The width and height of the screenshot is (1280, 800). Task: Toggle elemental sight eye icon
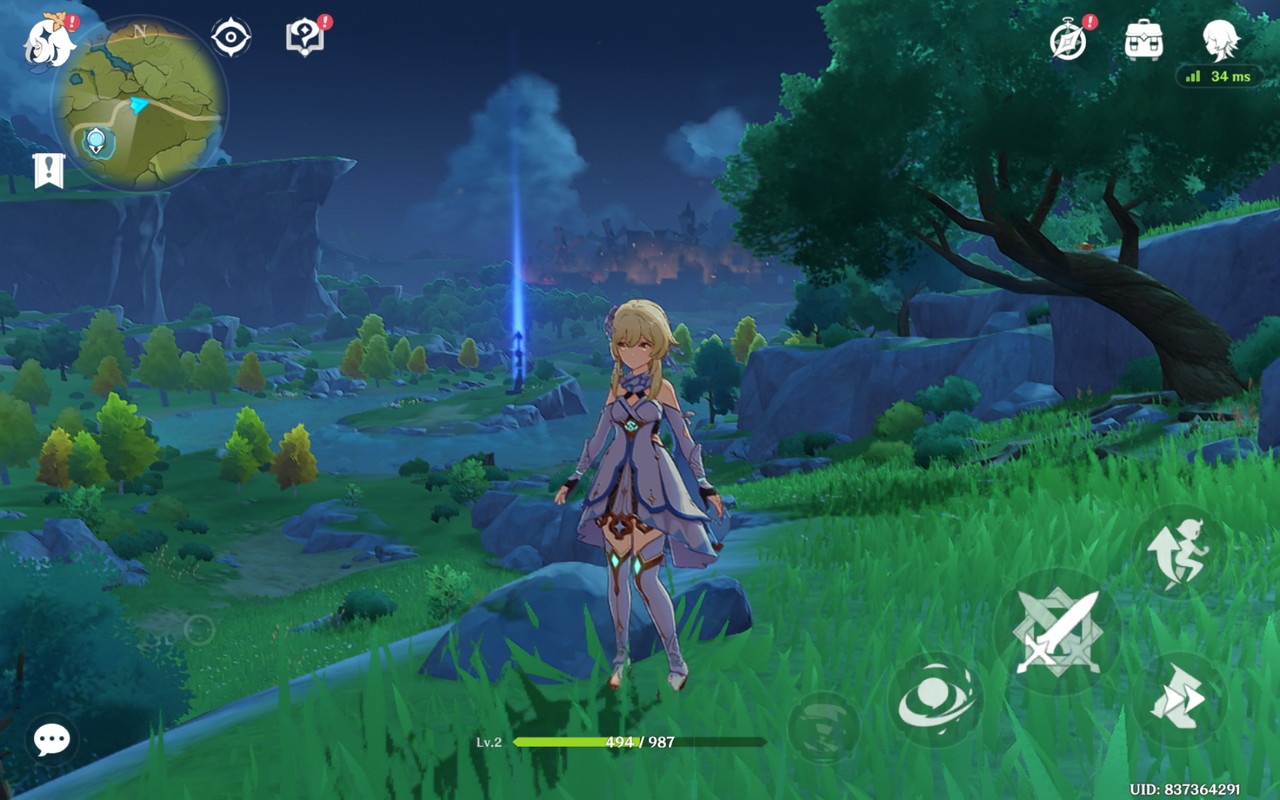pyautogui.click(x=231, y=38)
